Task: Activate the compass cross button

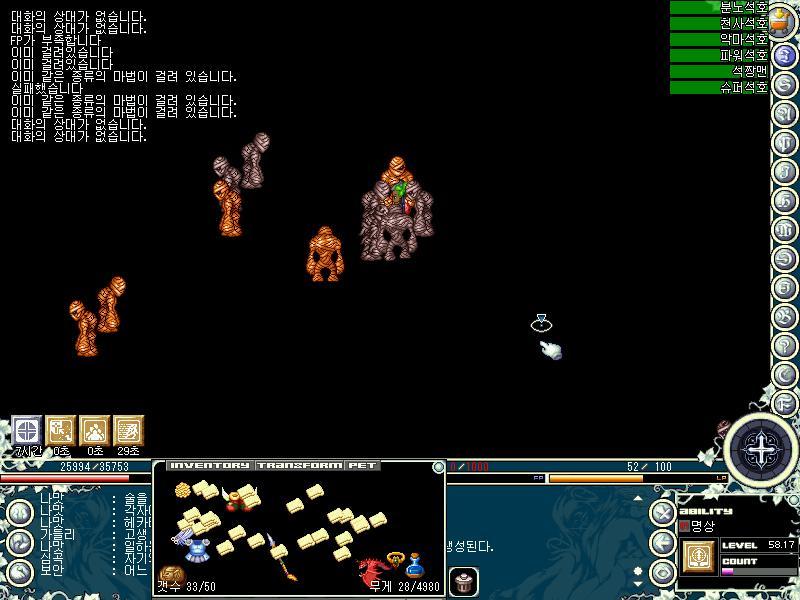Action: [762, 451]
